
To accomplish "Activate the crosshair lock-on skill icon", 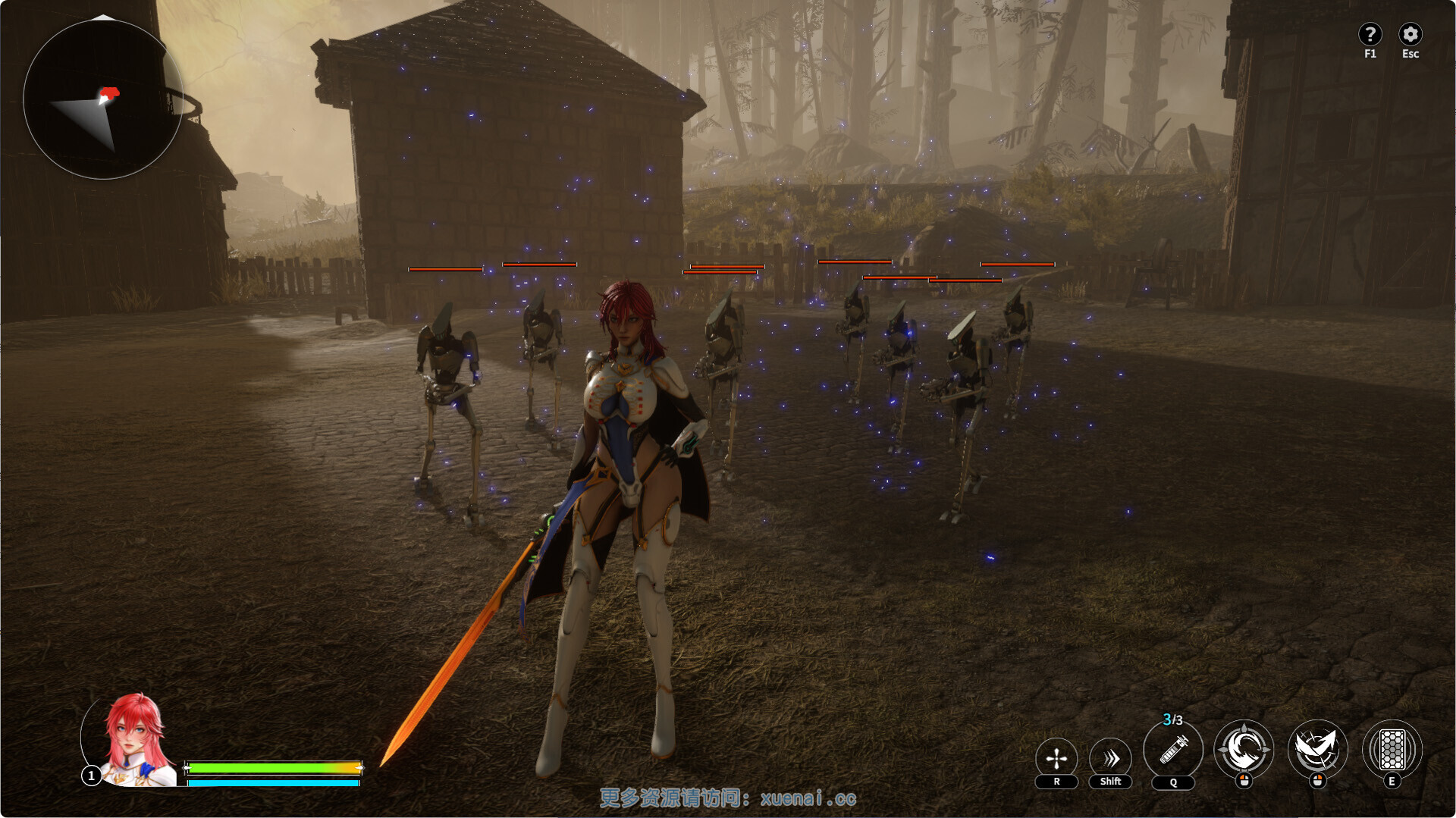I will click(1056, 757).
